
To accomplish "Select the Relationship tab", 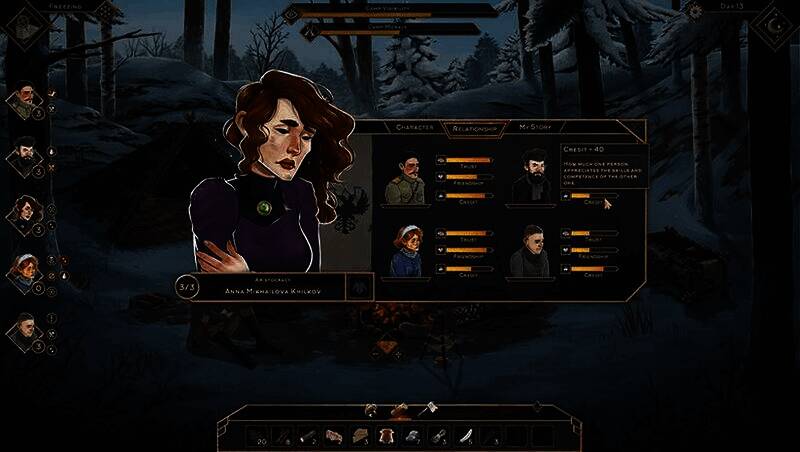I will pyautogui.click(x=475, y=127).
